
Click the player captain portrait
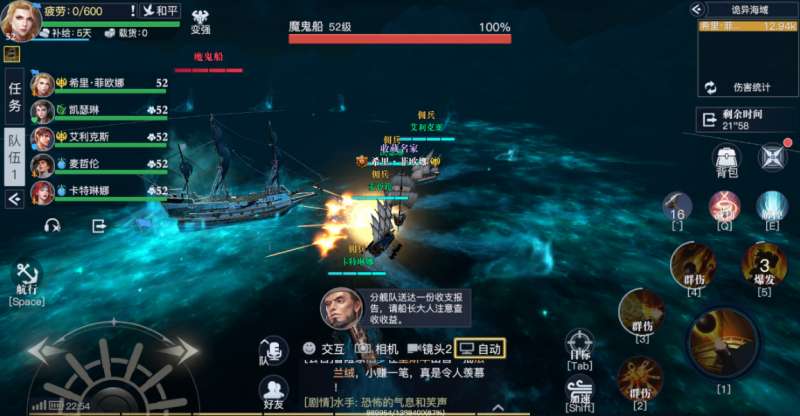pyautogui.click(x=20, y=19)
